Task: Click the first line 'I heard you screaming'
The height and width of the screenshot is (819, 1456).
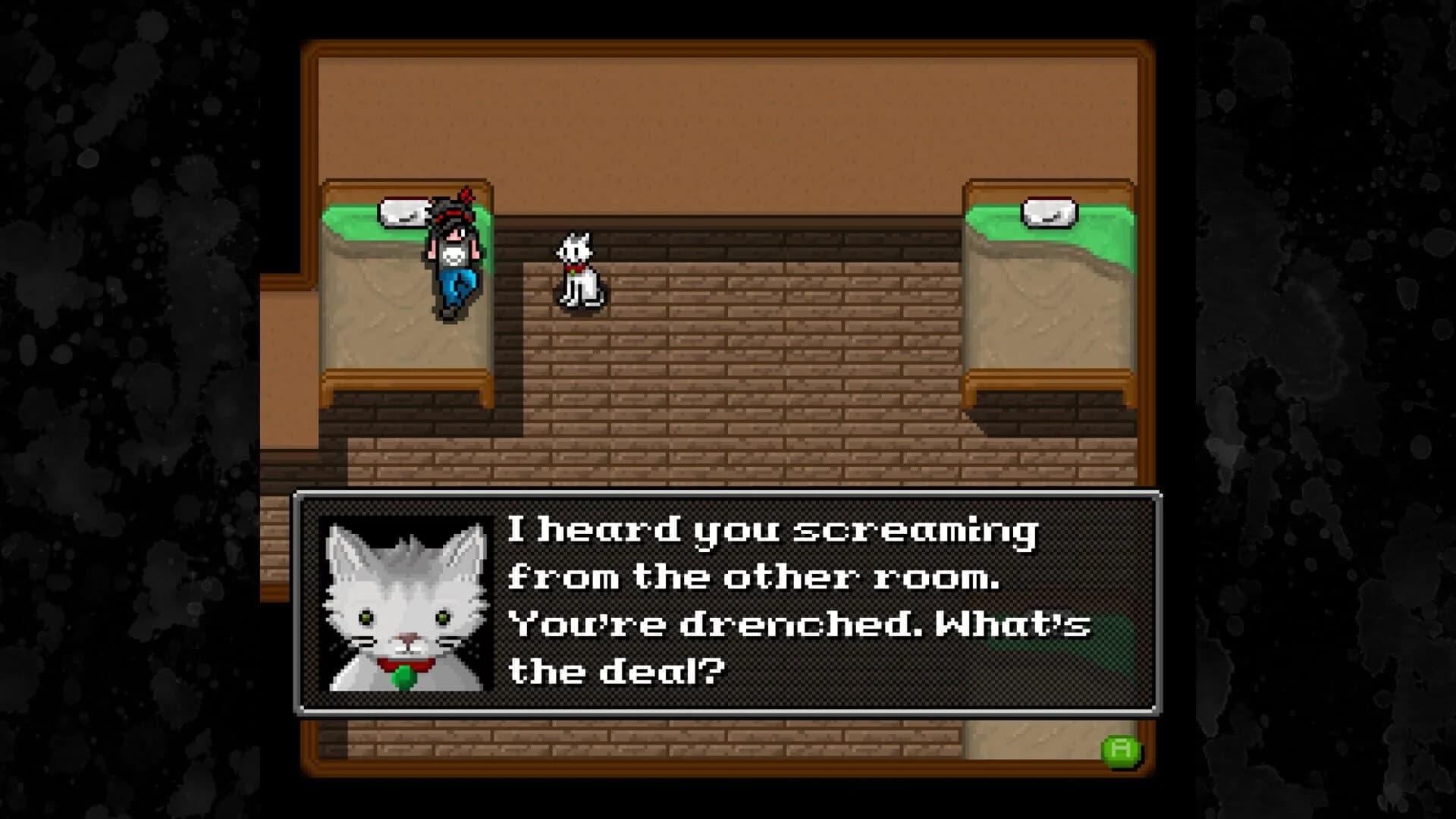Action: coord(773,535)
